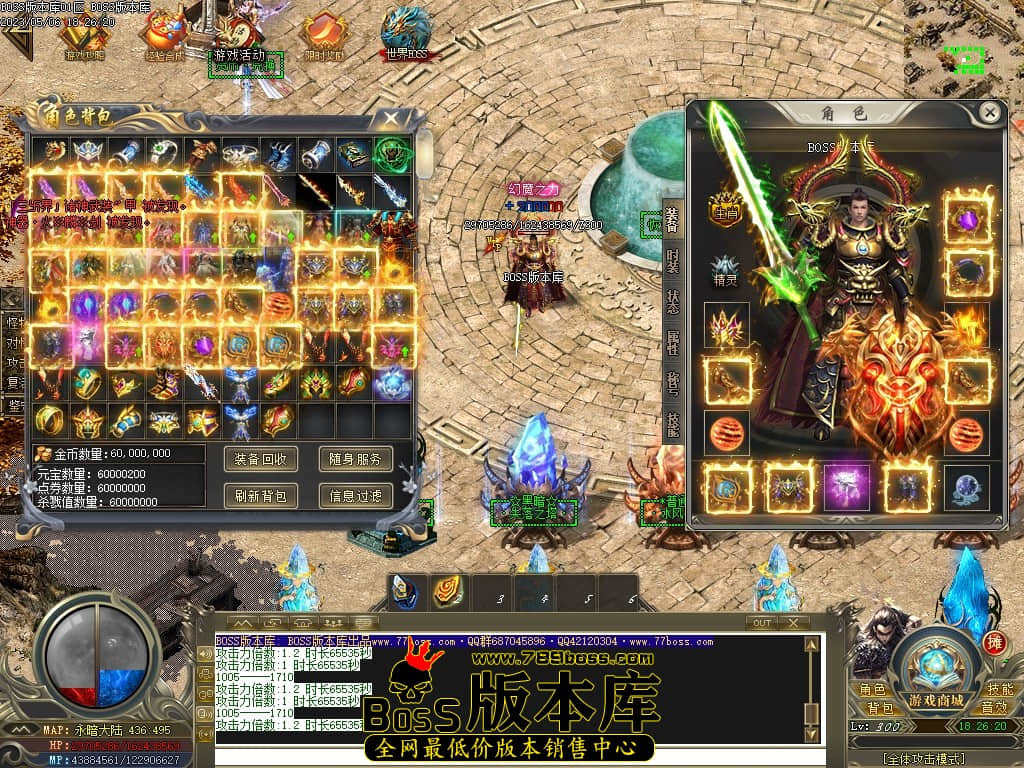Open the 信息过滤 message filter

pyautogui.click(x=355, y=495)
